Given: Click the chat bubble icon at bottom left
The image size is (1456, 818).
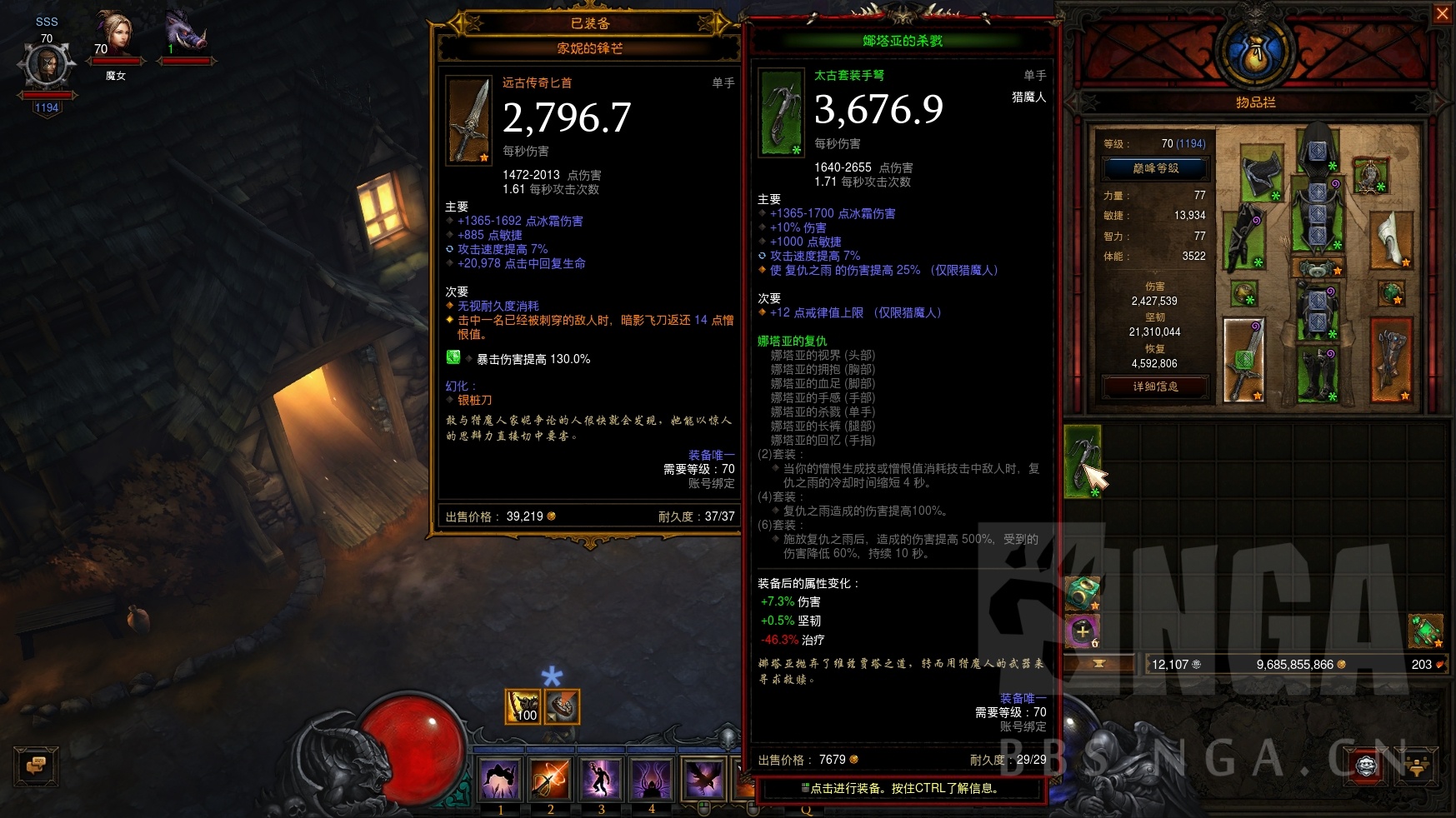Looking at the screenshot, I should 35,766.
